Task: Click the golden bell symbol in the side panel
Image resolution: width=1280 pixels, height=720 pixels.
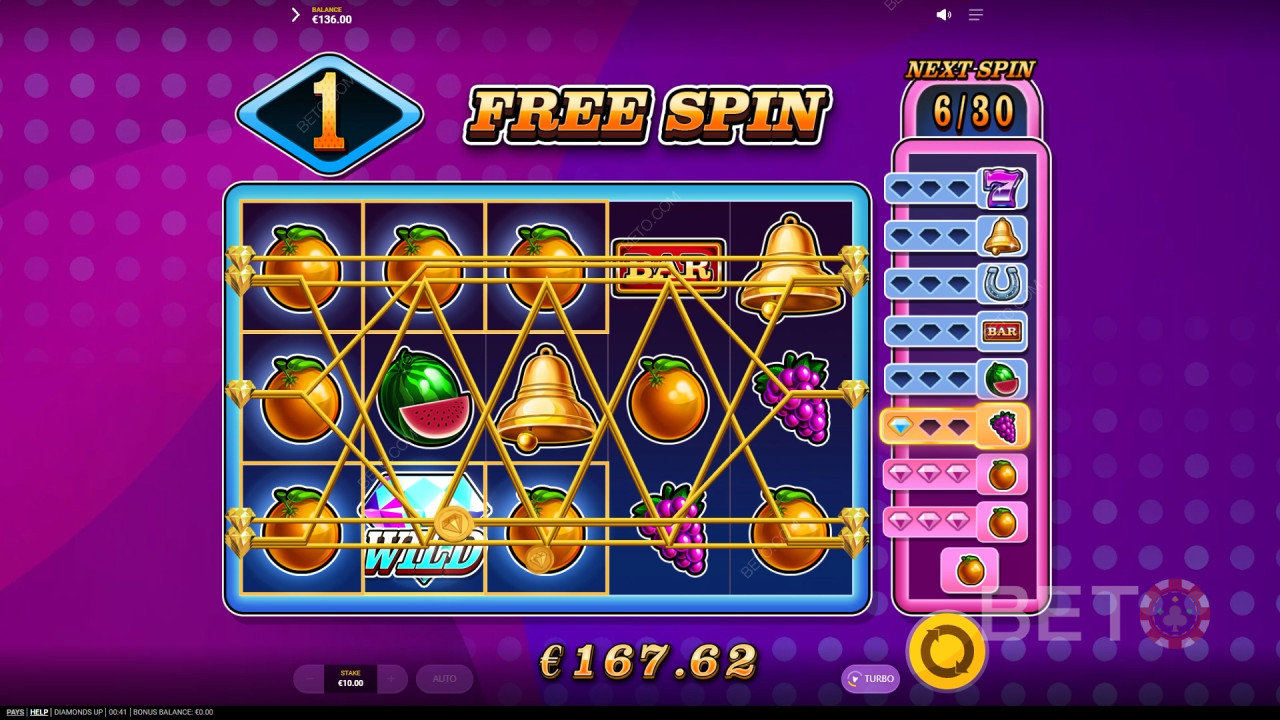Action: click(1002, 236)
